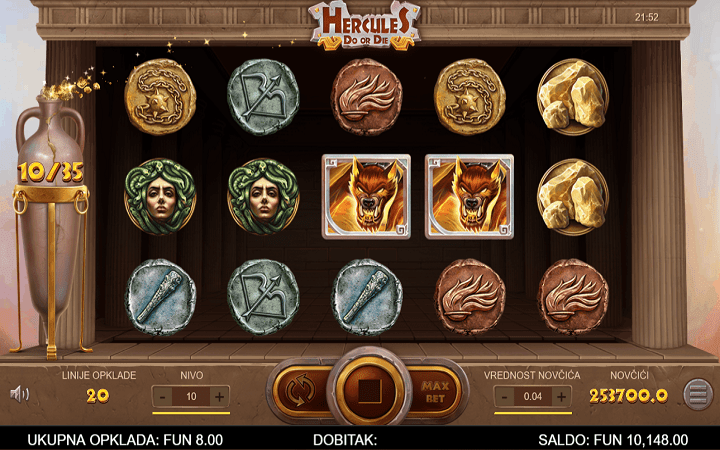This screenshot has width=720, height=450.
Task: Toggle the sound speaker icon
Action: click(x=19, y=393)
